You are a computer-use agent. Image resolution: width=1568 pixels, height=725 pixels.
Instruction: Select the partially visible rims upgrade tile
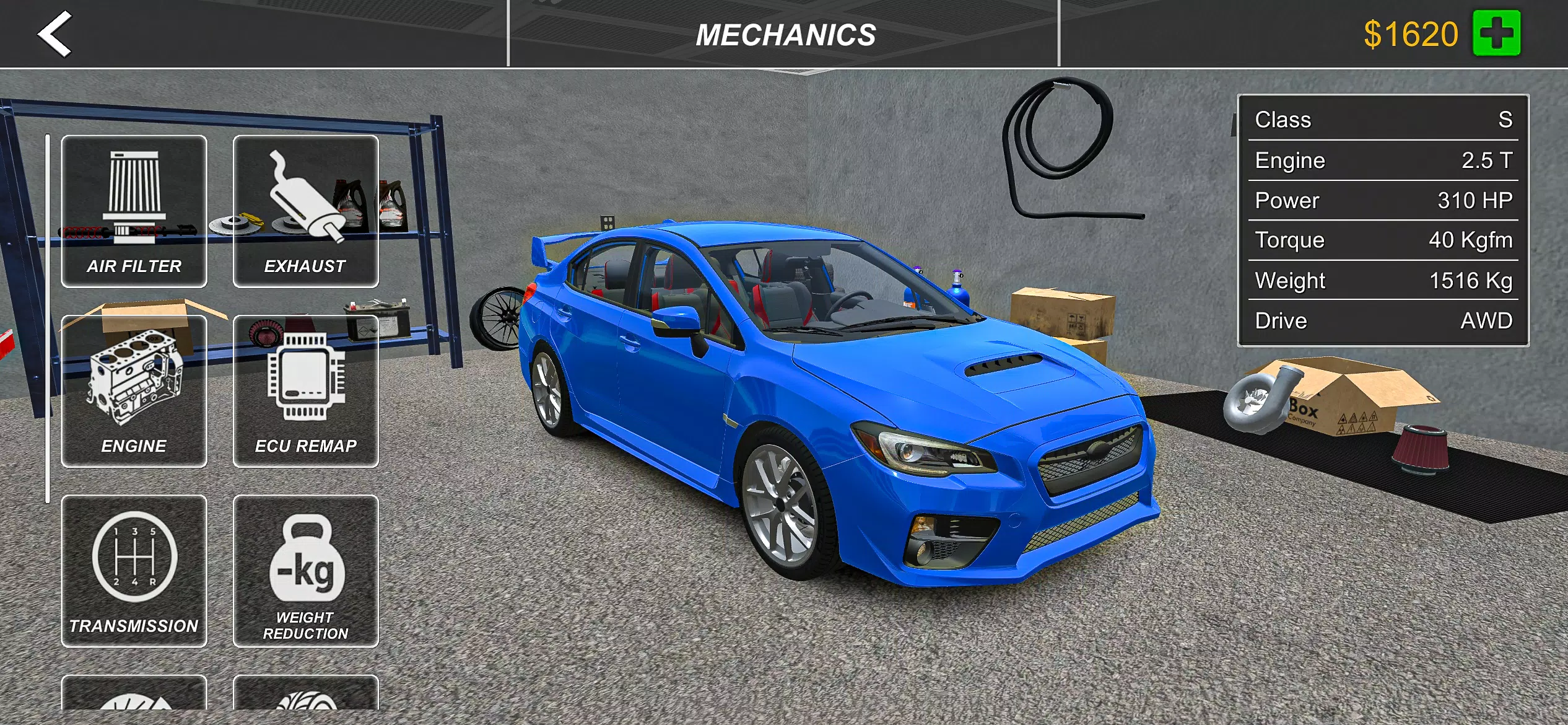134,706
